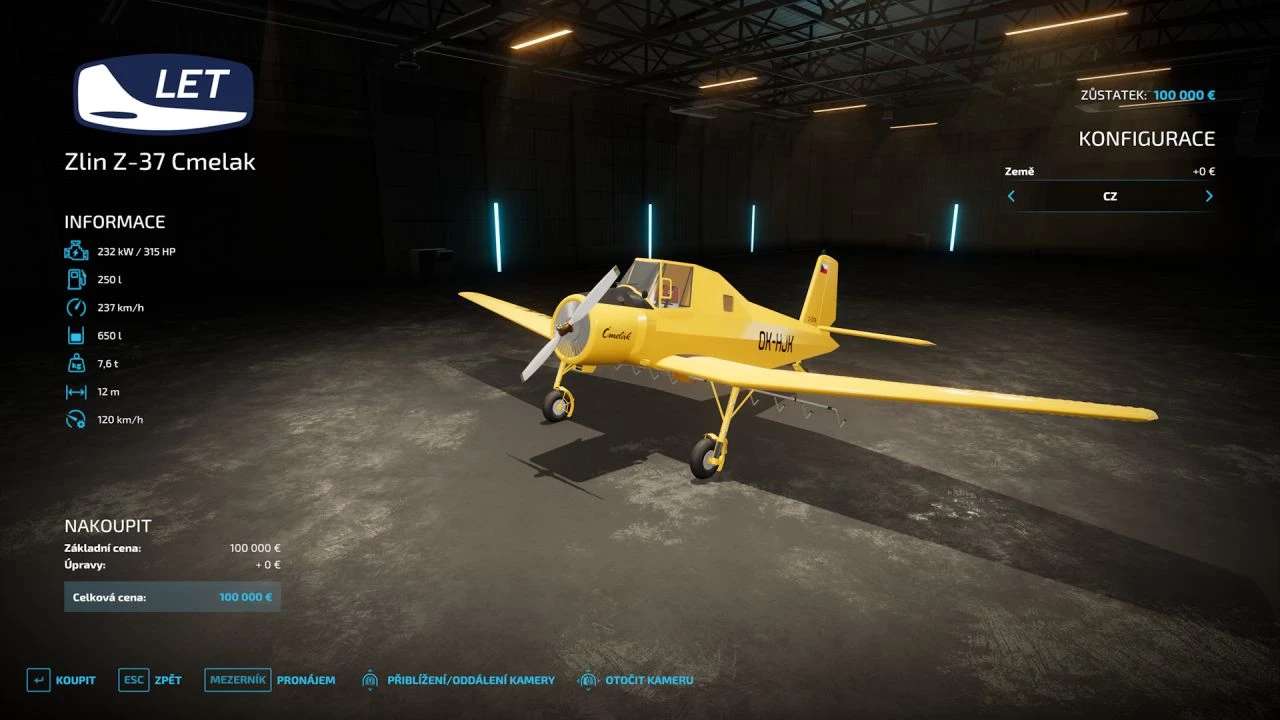This screenshot has height=720, width=1280.
Task: Click the MEZERNÍK key label
Action: click(x=237, y=679)
